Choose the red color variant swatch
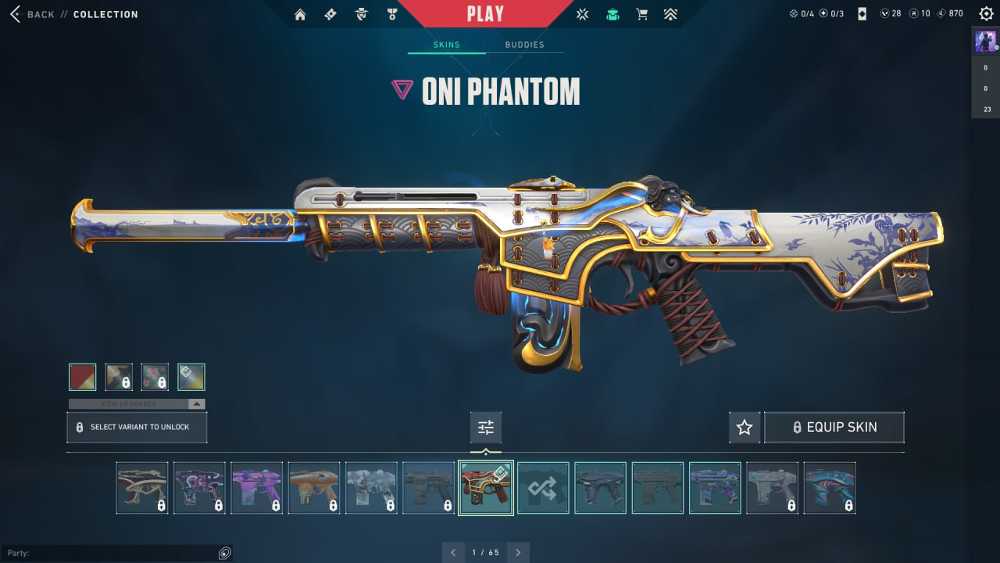This screenshot has width=1000, height=563. tap(83, 376)
